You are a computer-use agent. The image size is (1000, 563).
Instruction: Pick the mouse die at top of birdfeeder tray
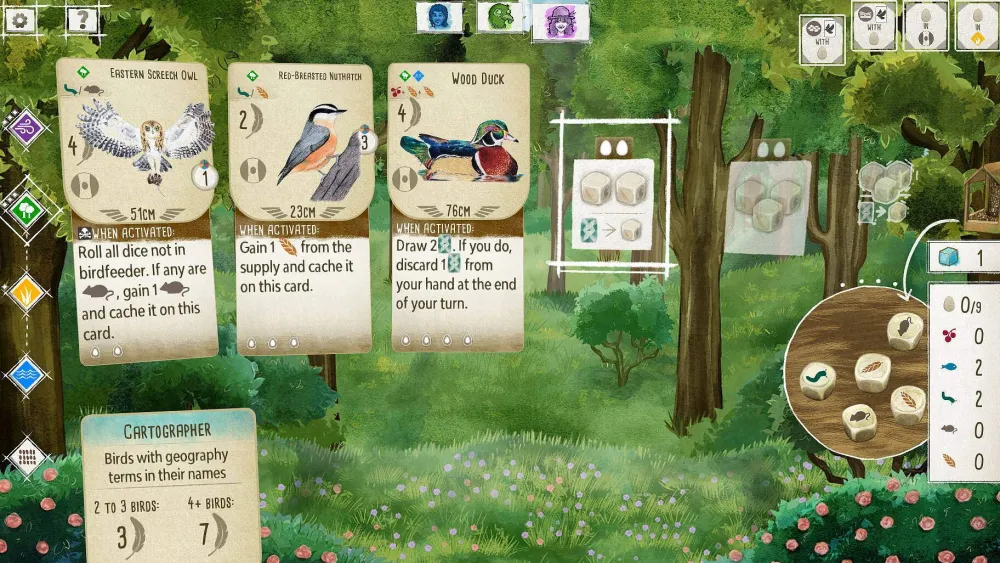tap(905, 330)
